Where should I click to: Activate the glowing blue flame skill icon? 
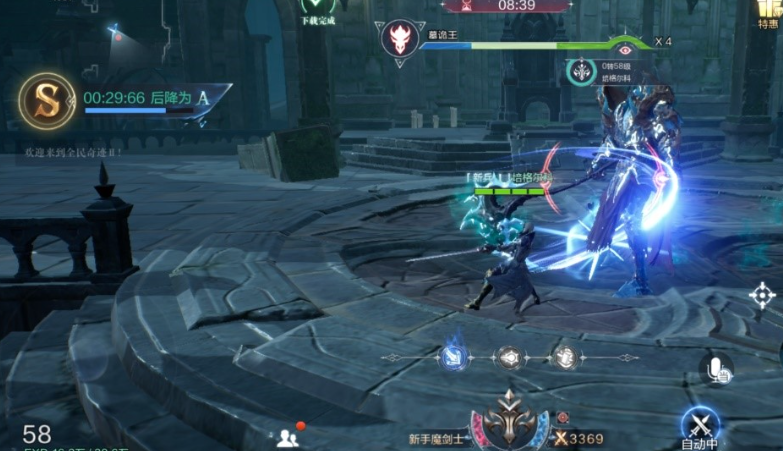coord(454,357)
